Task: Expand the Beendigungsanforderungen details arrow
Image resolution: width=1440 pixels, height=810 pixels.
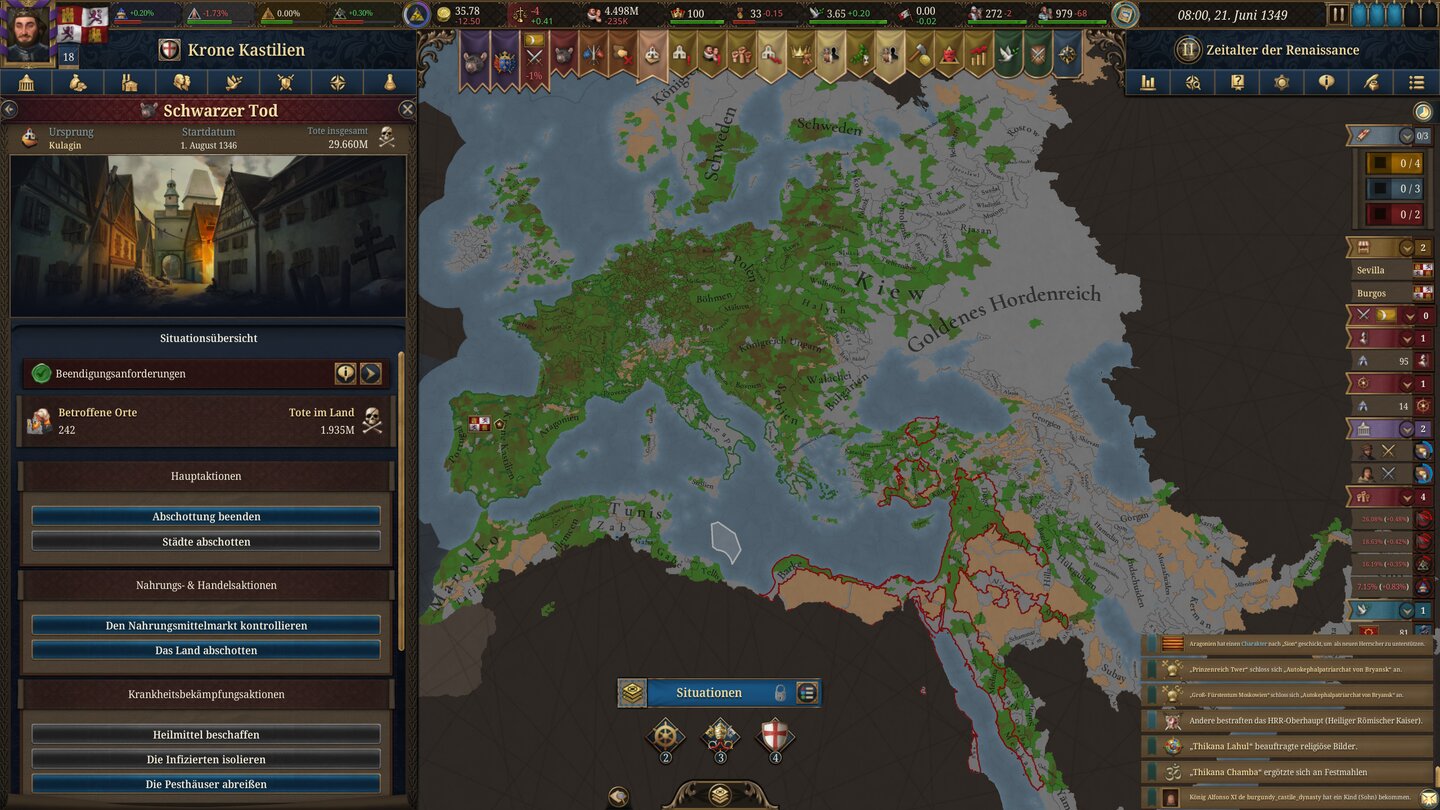Action: pos(371,373)
